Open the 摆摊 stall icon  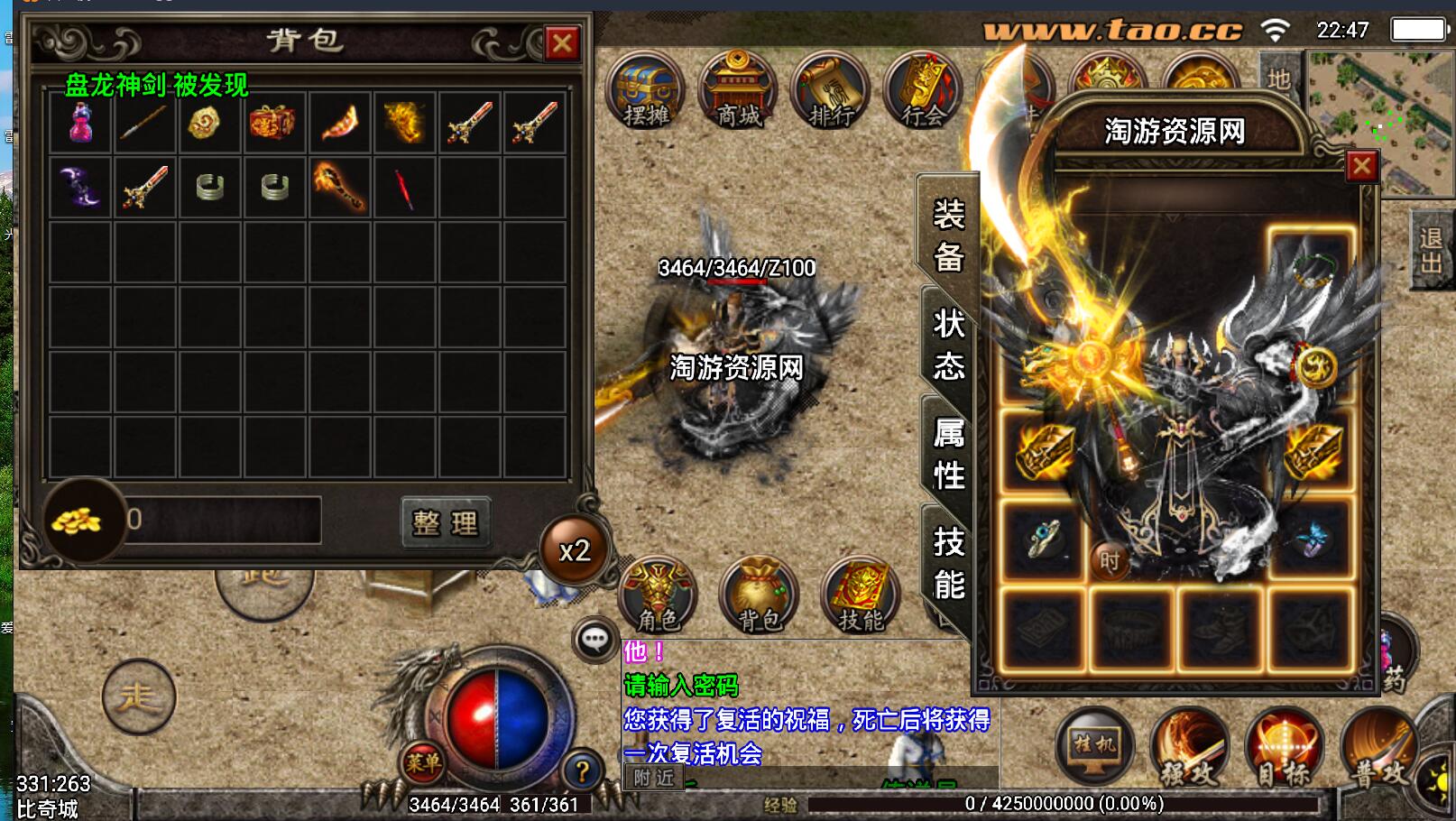click(646, 91)
